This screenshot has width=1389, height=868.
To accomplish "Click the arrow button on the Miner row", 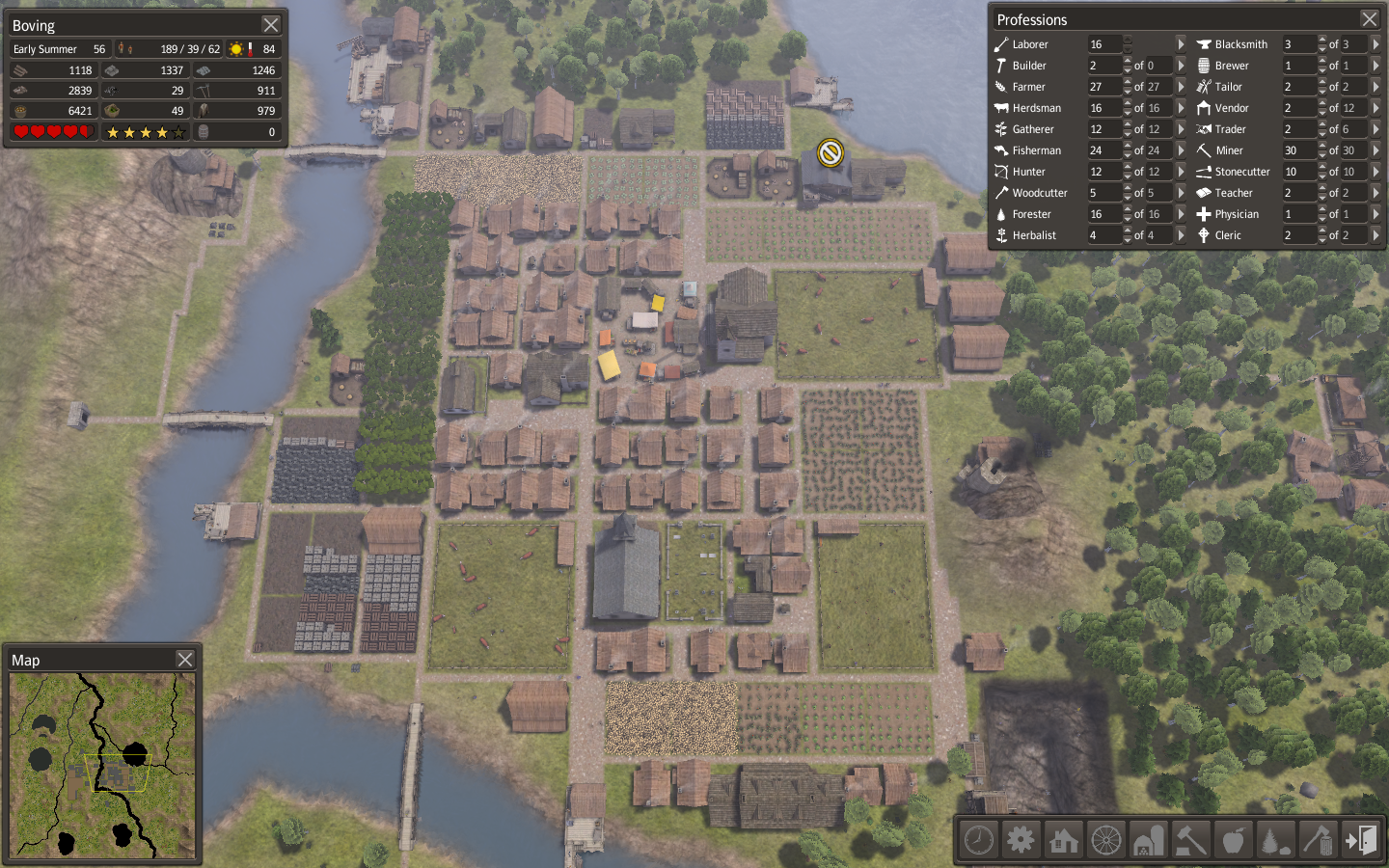I will [x=1375, y=150].
